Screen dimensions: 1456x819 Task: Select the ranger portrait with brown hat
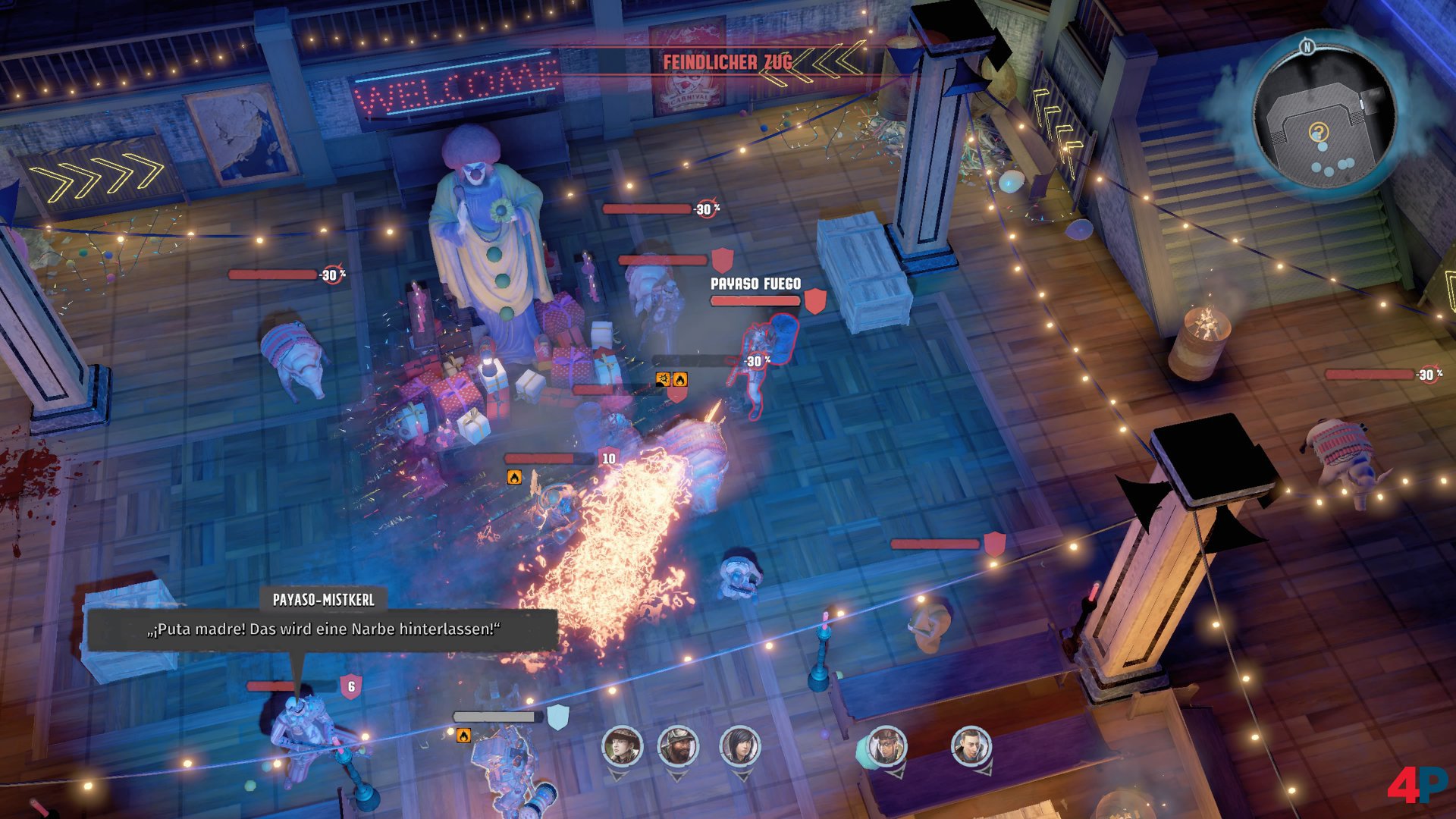tap(622, 746)
